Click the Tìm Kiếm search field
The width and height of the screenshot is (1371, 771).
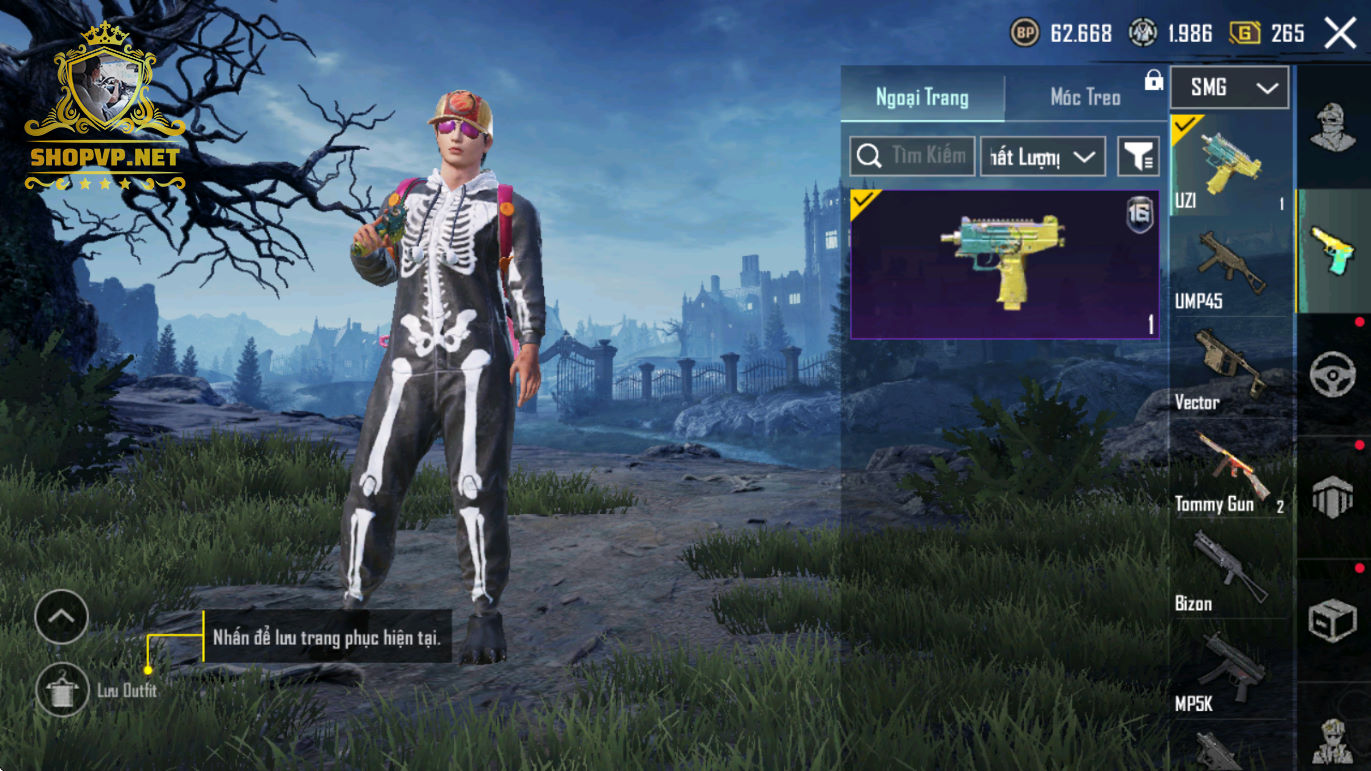(x=912, y=156)
